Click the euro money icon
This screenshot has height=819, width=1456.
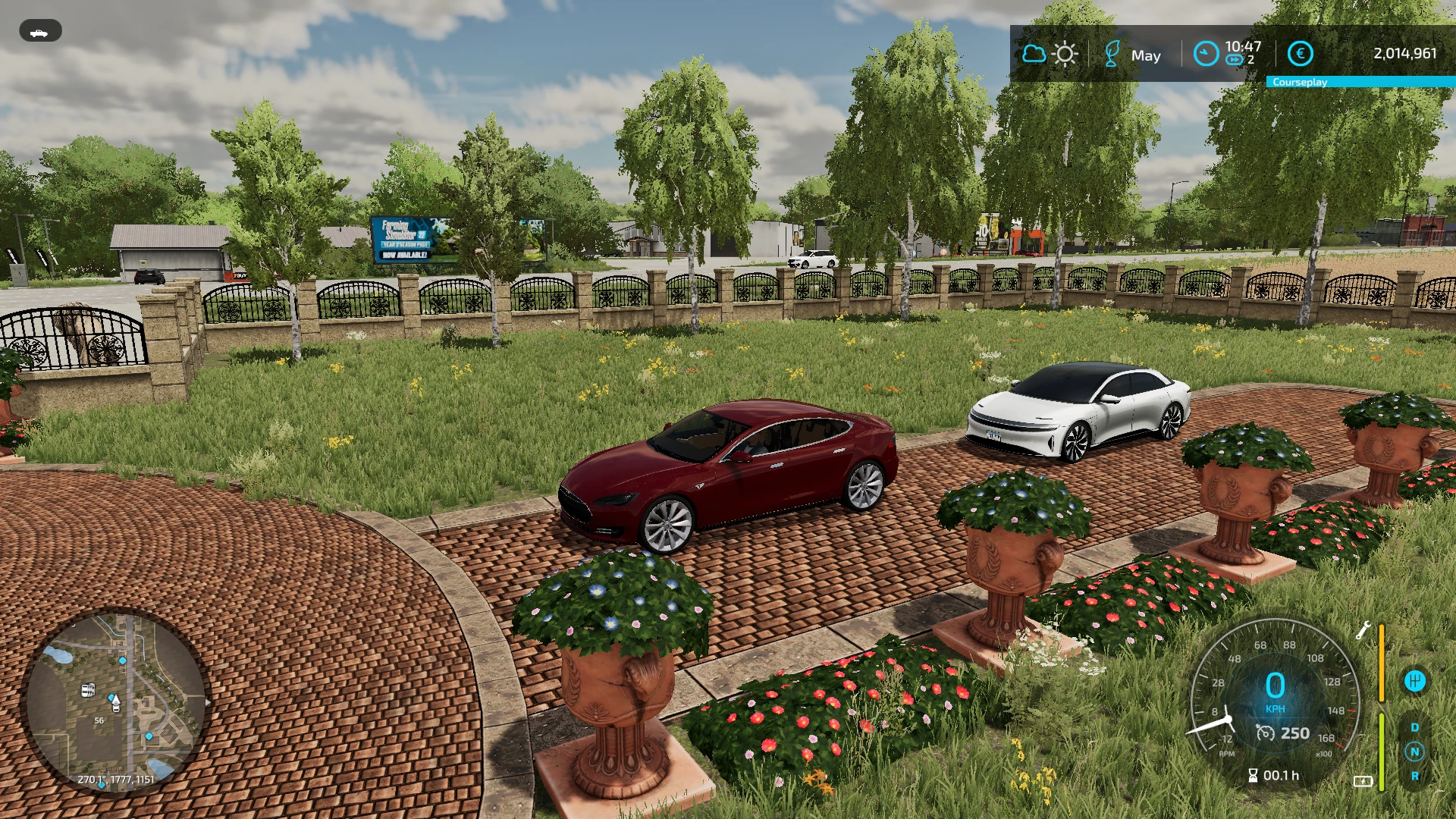point(1300,54)
